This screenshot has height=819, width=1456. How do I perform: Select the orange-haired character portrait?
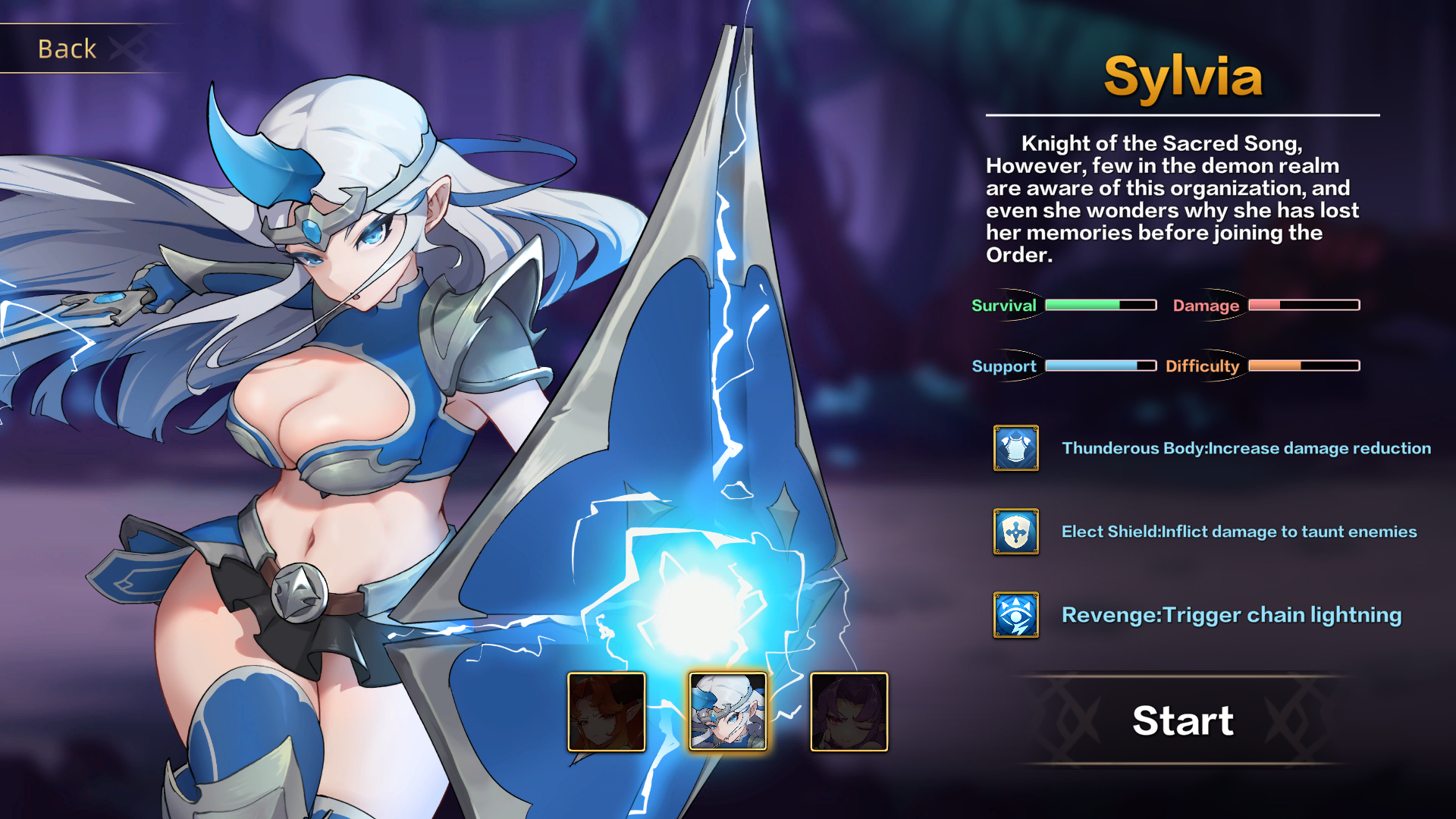[x=607, y=711]
